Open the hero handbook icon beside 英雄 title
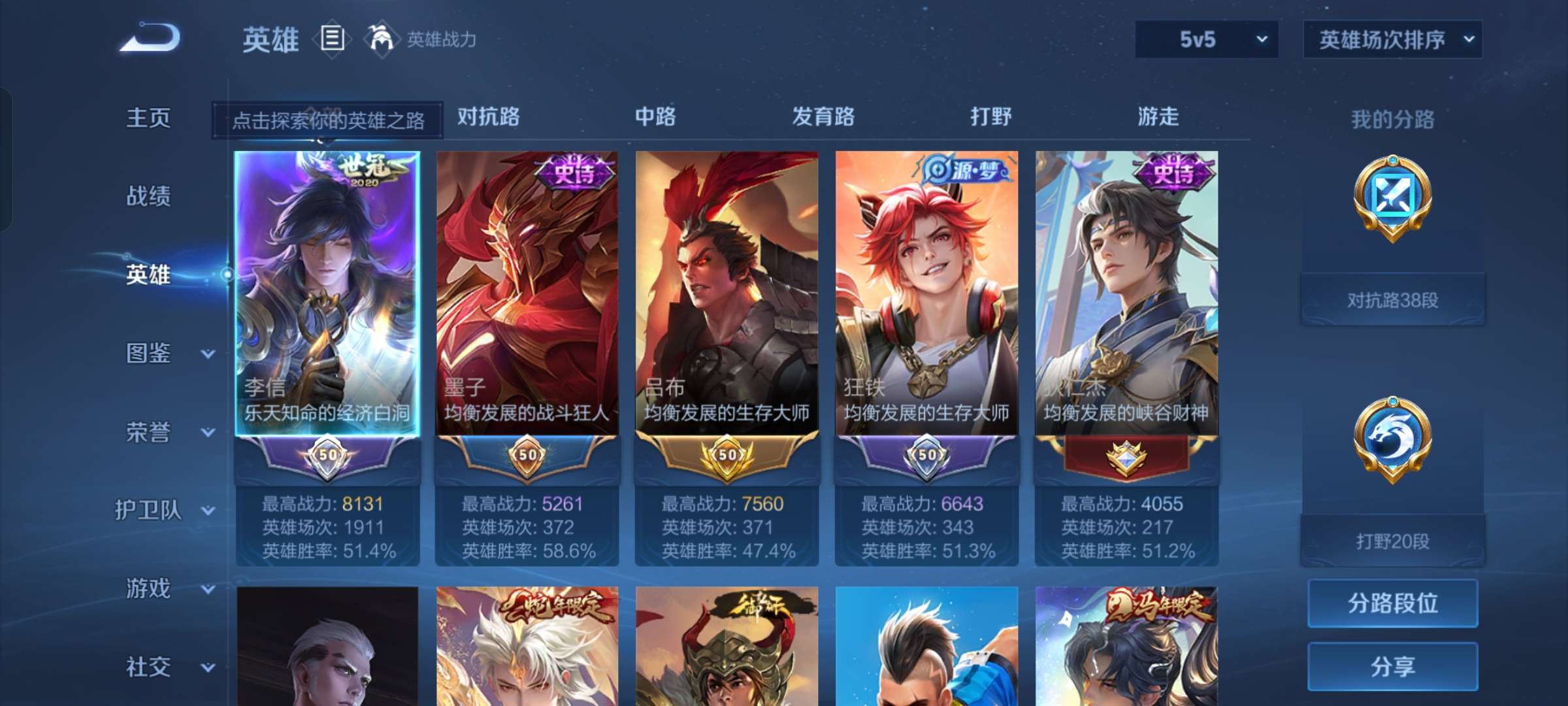 point(332,39)
